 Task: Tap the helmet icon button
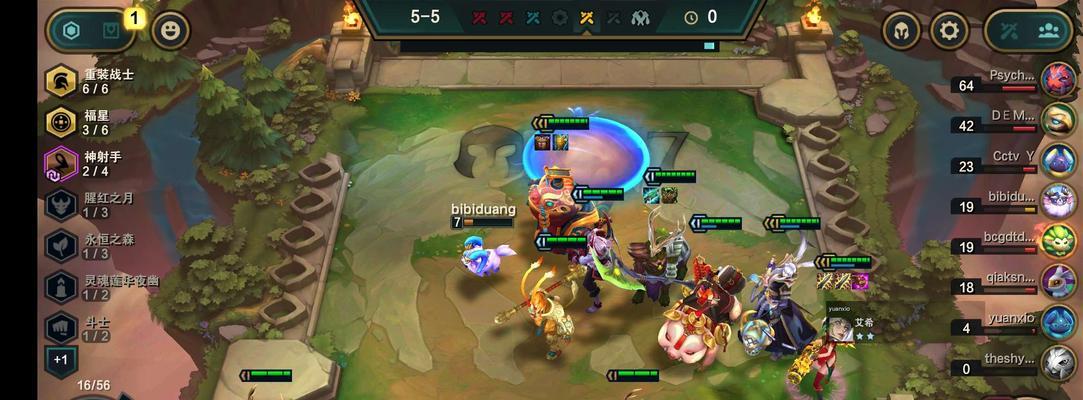(x=901, y=31)
